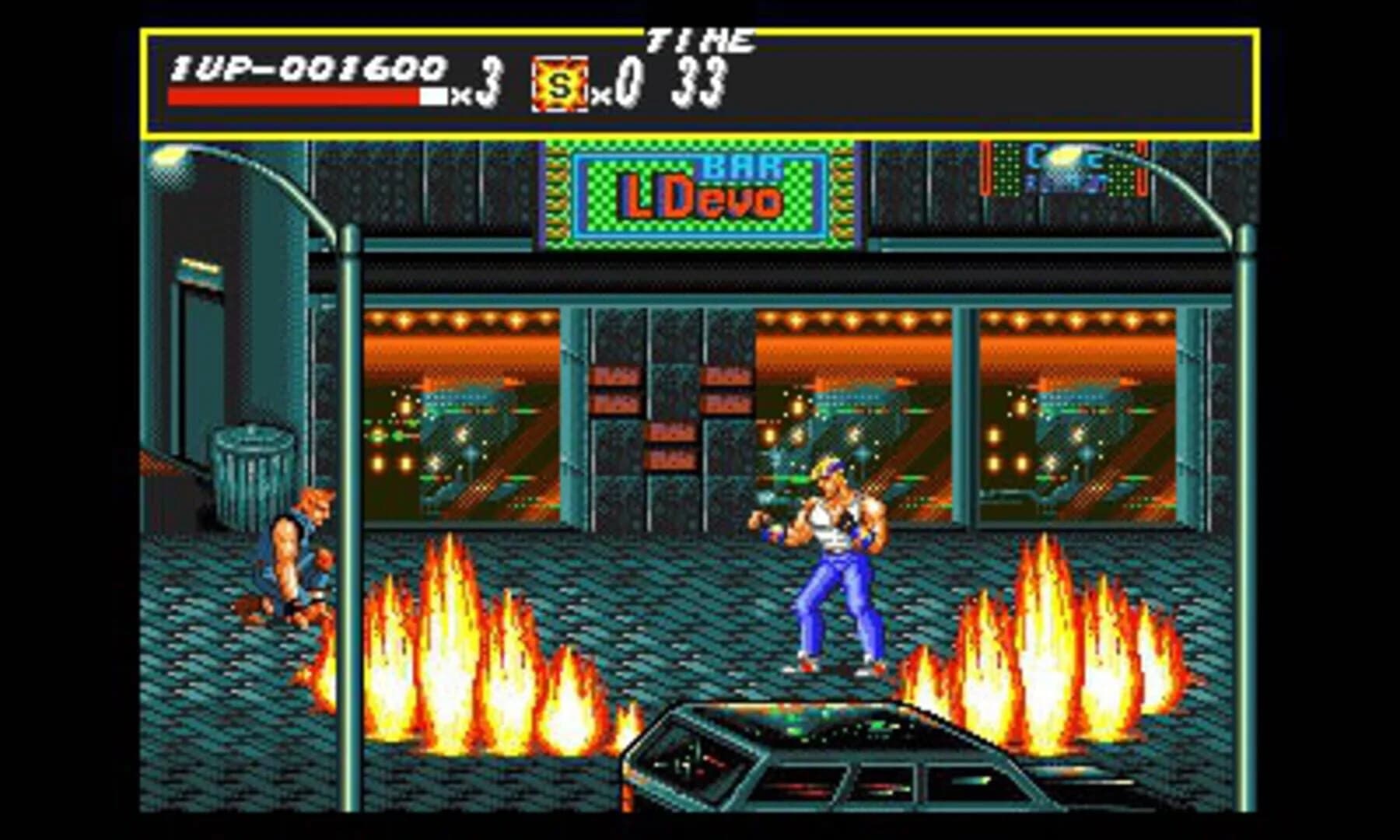Toggle the TIME counter reading 33
The height and width of the screenshot is (840, 1400).
coord(700,82)
